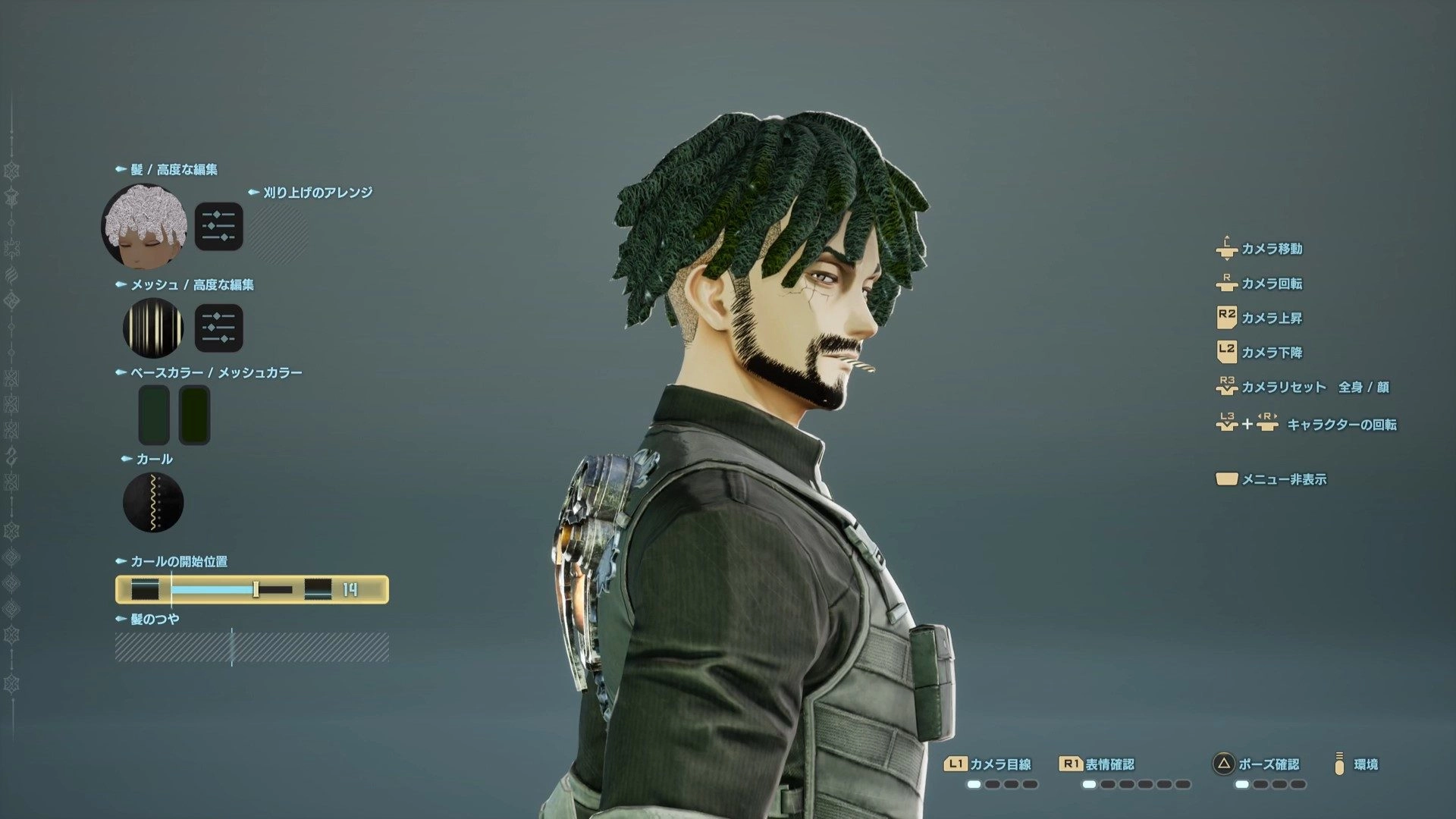This screenshot has height=819, width=1456.
Task: Toggle camera gaze with L1 (カメラ目線)
Action: (x=986, y=764)
